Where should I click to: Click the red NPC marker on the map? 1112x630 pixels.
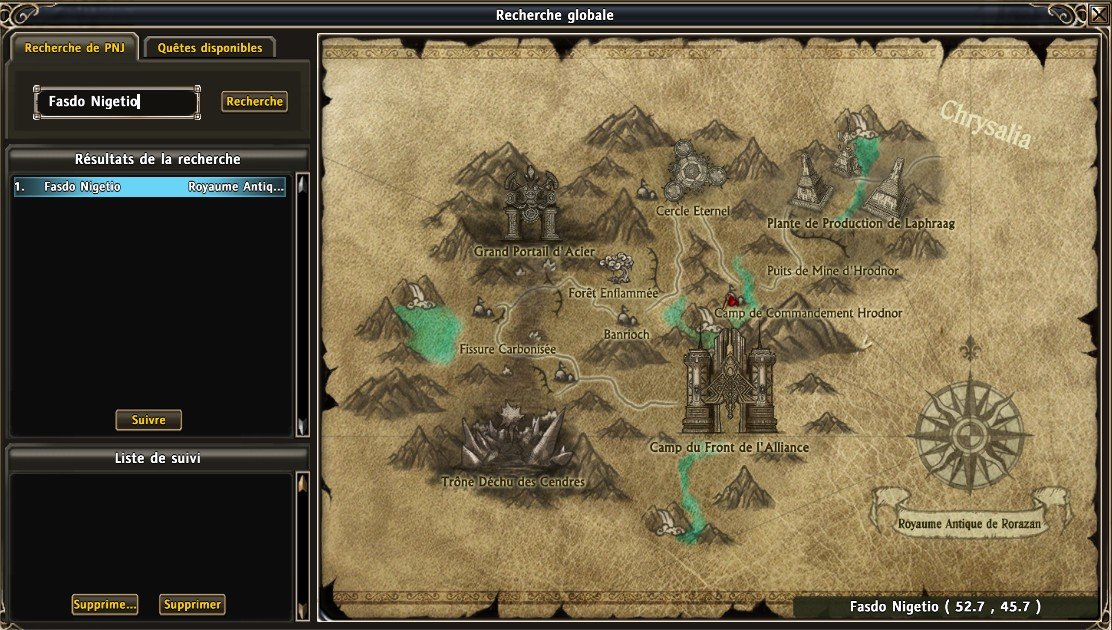[x=731, y=299]
